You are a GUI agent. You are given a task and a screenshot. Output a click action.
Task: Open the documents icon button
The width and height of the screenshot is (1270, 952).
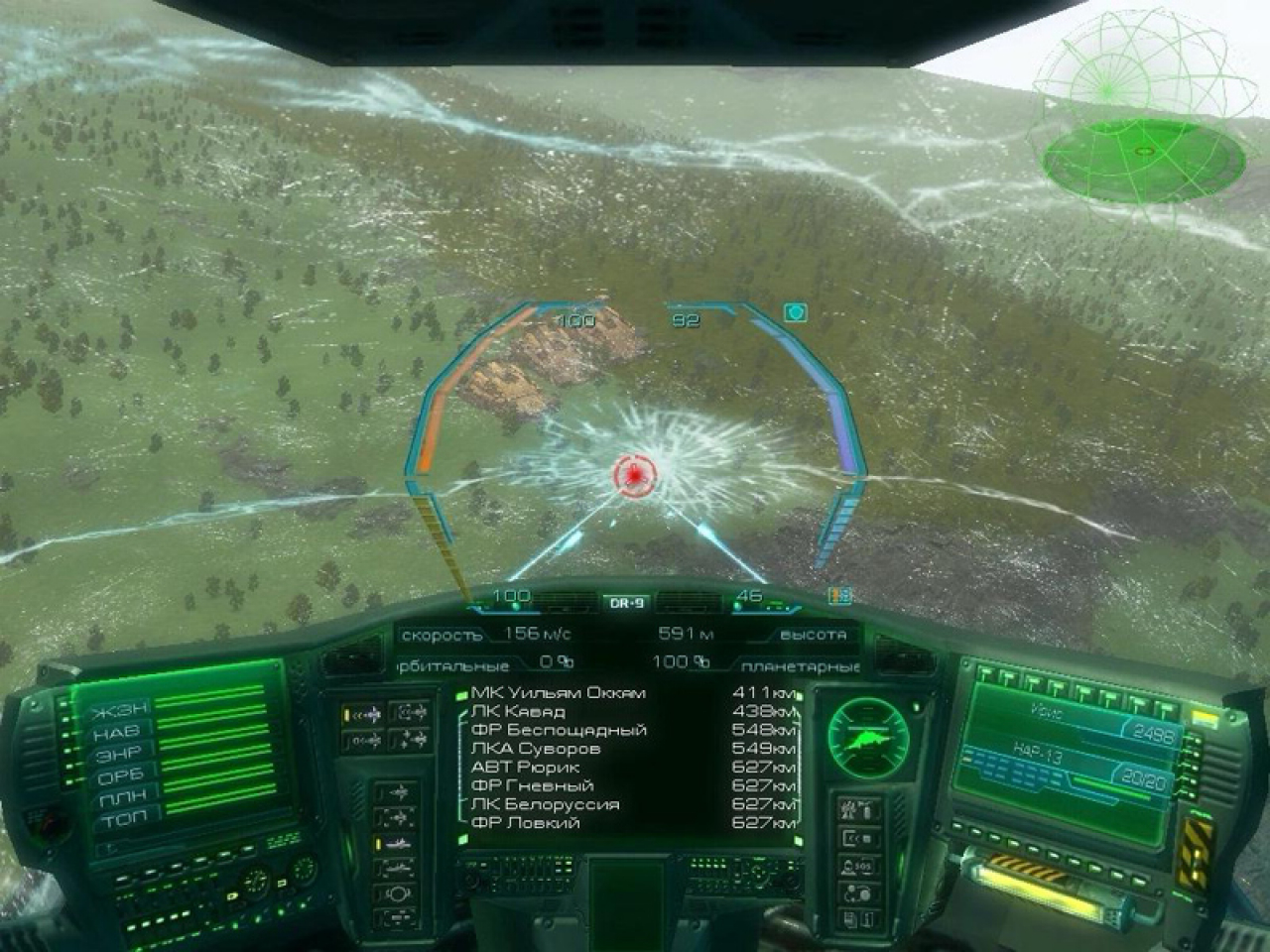[857, 919]
